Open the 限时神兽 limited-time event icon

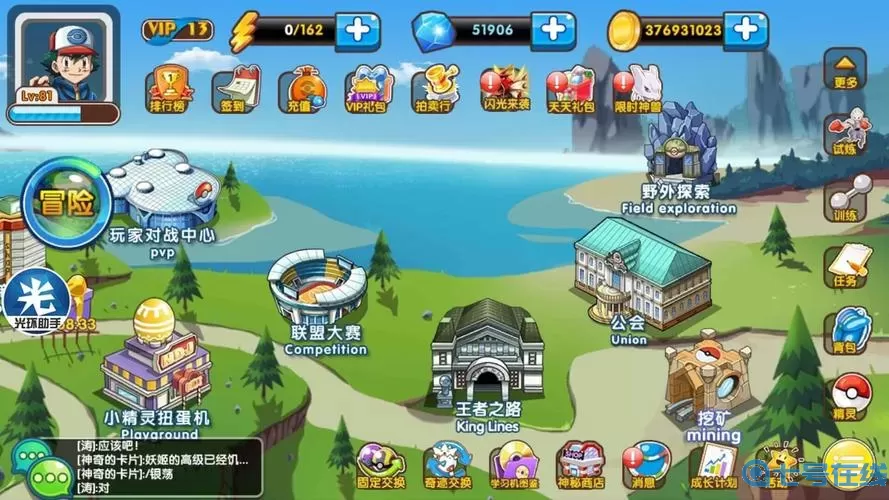click(x=637, y=88)
